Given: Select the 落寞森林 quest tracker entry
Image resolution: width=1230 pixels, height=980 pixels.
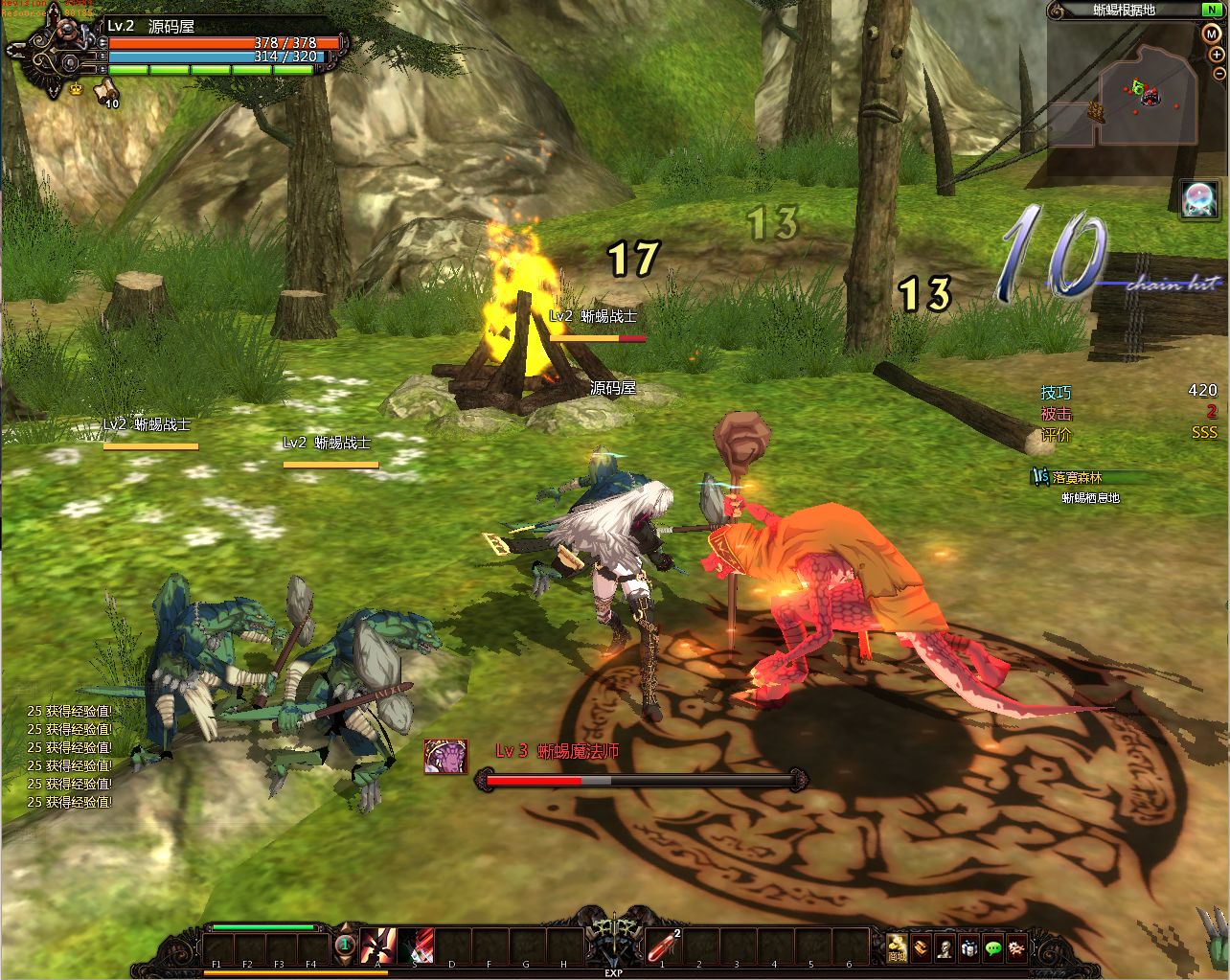Looking at the screenshot, I should [x=1078, y=477].
